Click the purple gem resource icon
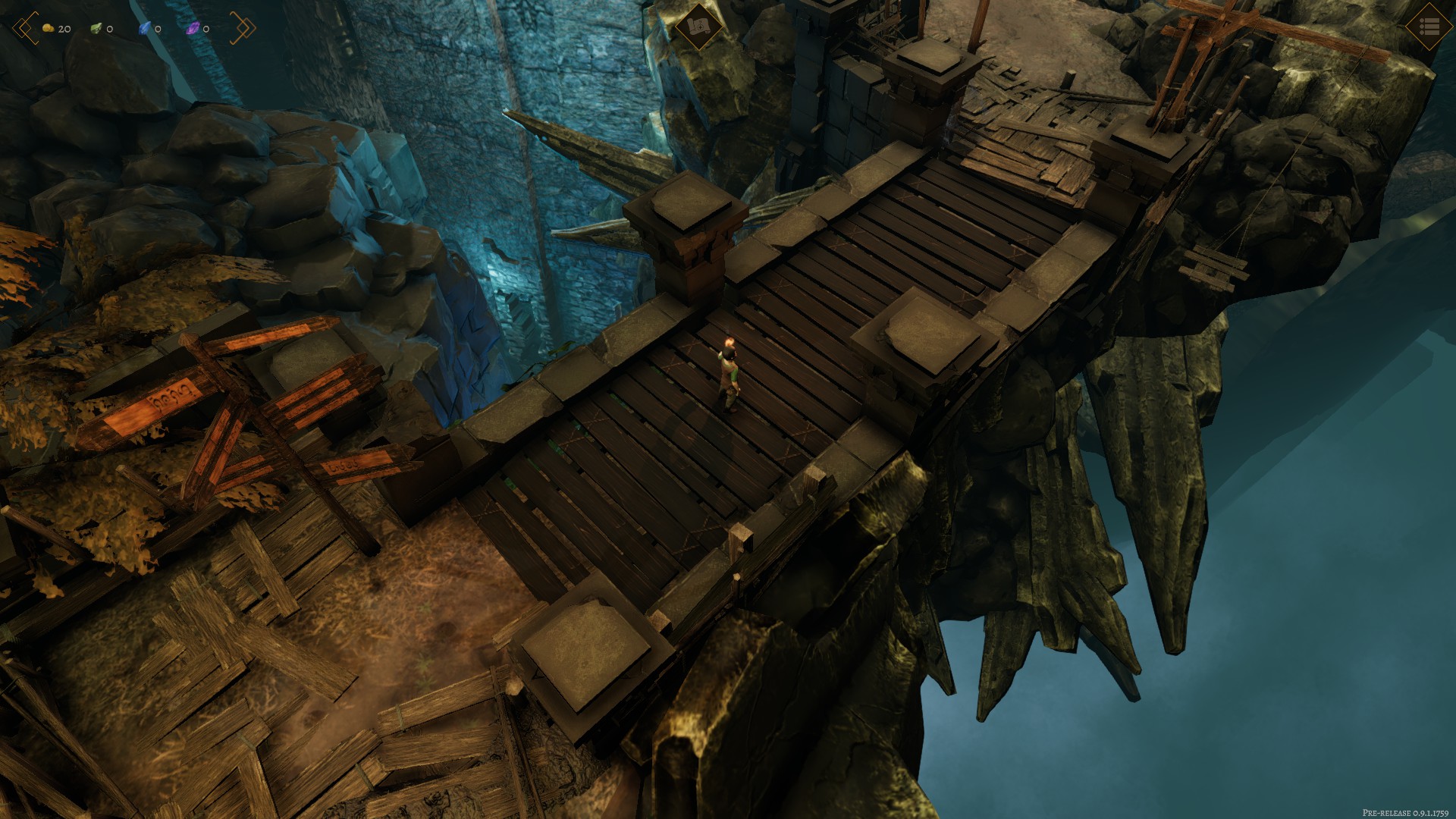 point(192,29)
